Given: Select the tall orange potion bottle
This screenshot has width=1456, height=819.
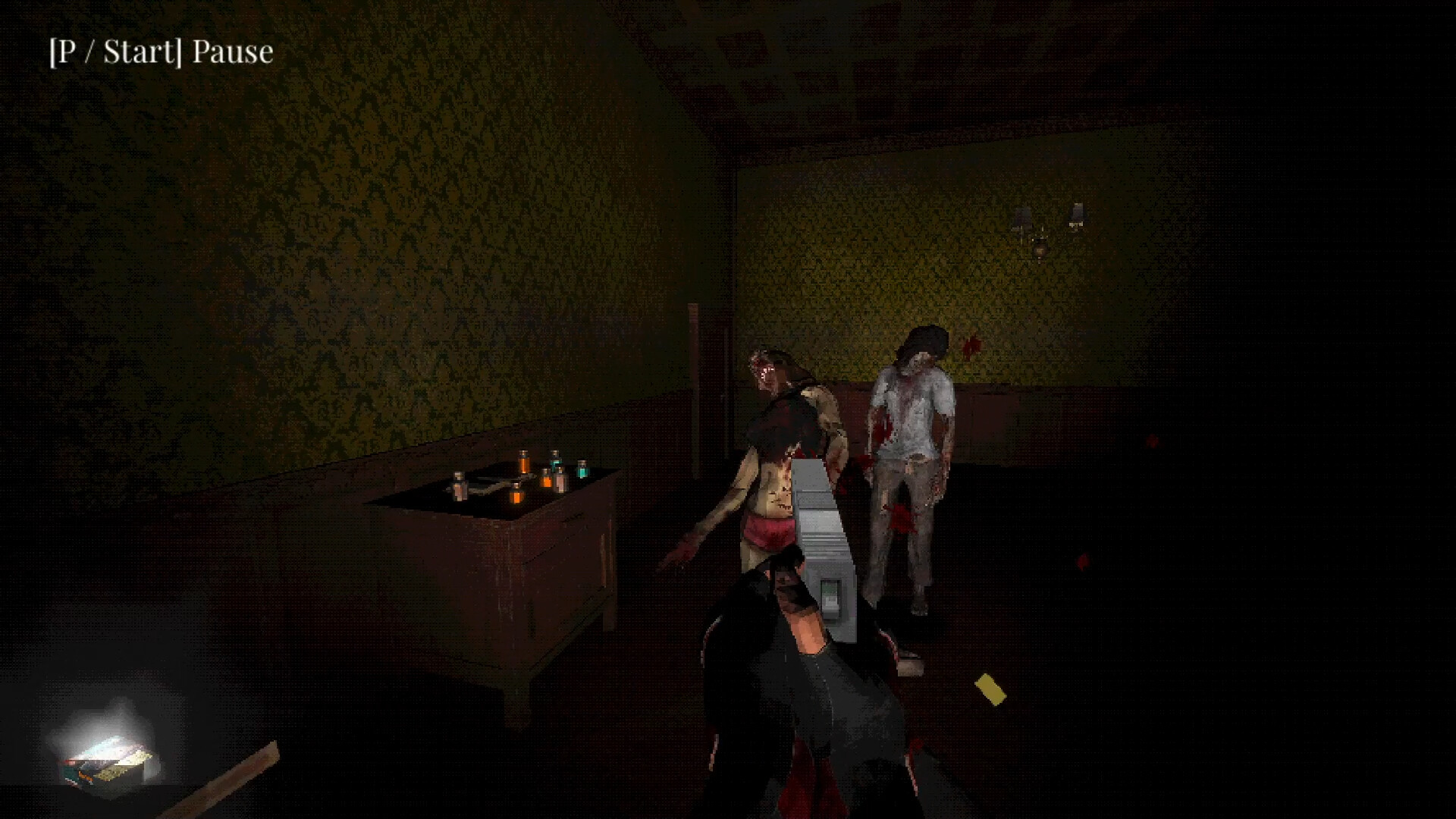Looking at the screenshot, I should 525,462.
